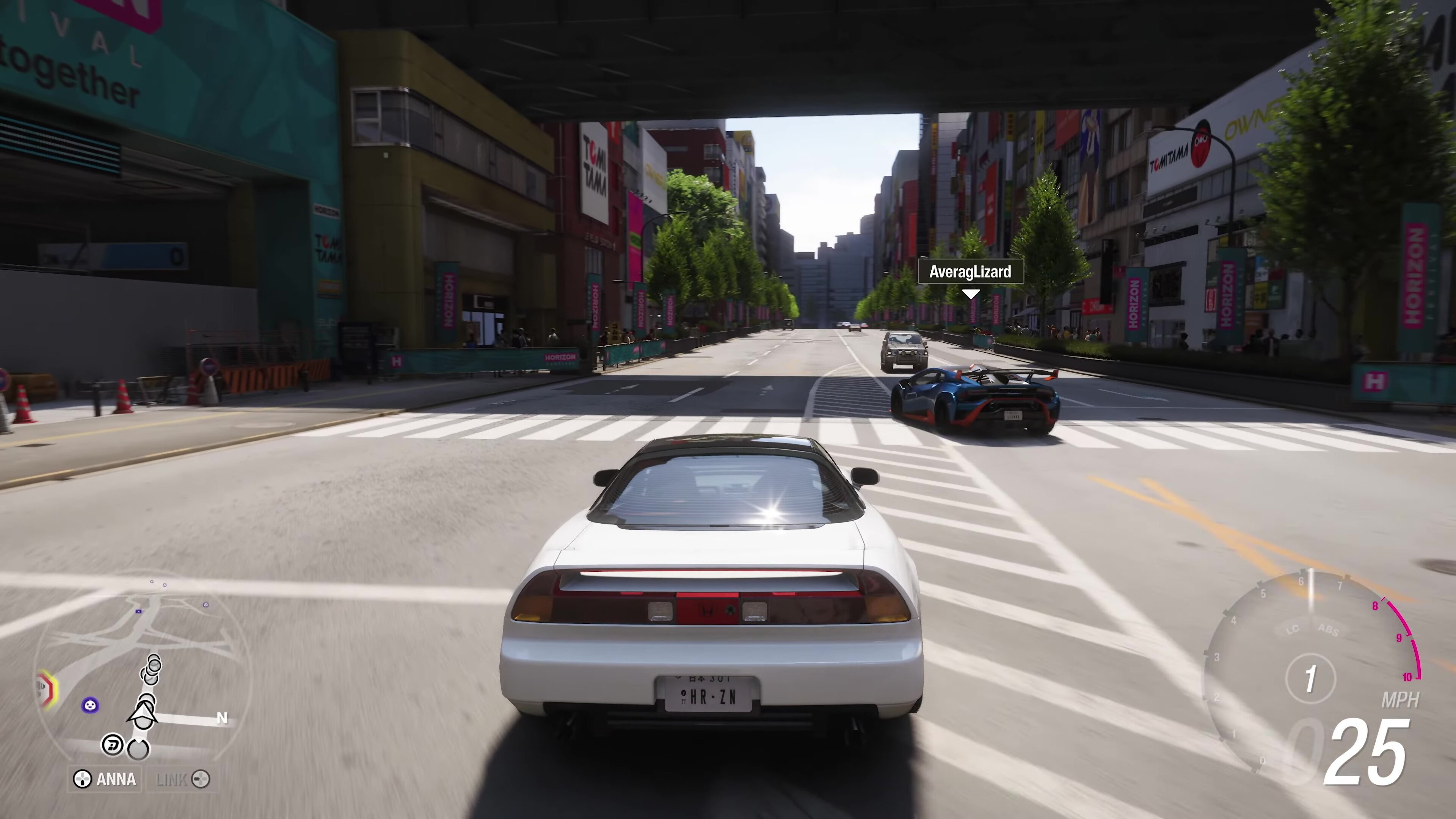Image resolution: width=1456 pixels, height=819 pixels.
Task: Click the small purple H marker on minimap
Action: (x=139, y=611)
